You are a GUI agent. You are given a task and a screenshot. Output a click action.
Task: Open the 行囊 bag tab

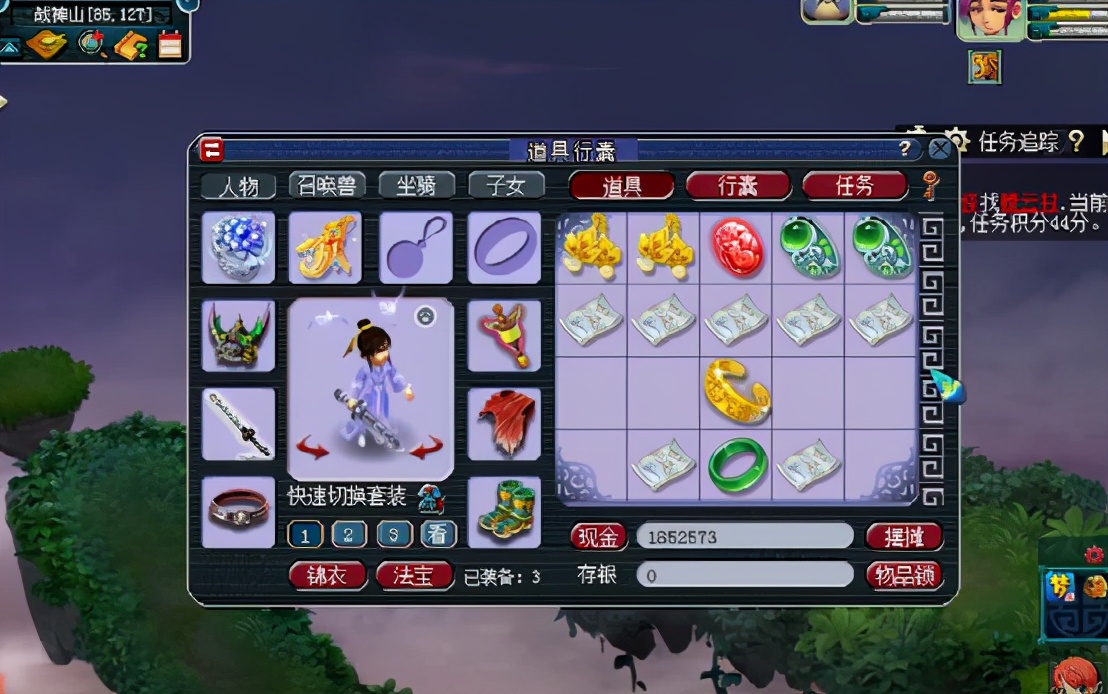click(x=738, y=186)
